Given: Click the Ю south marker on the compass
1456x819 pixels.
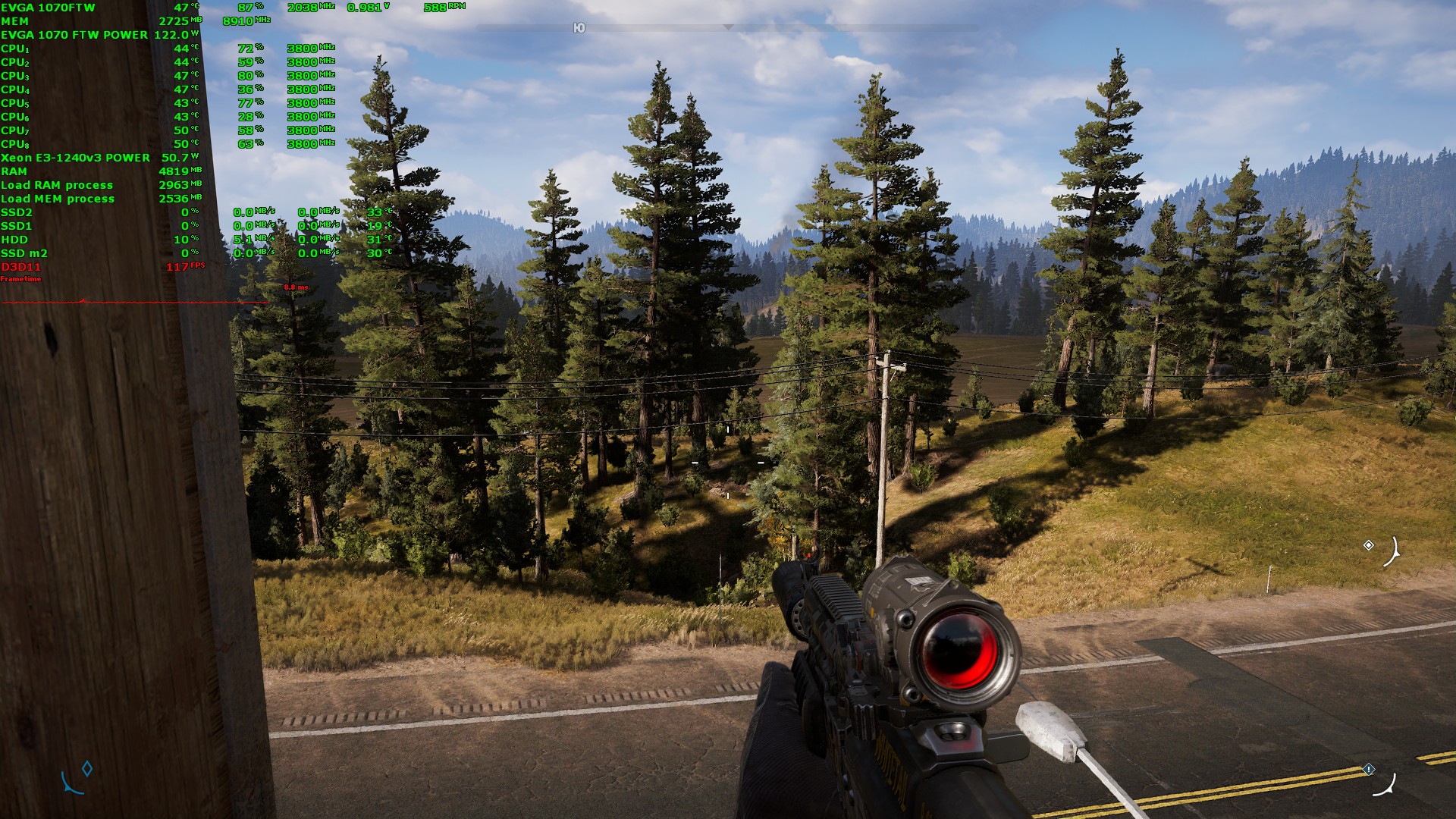Looking at the screenshot, I should pyautogui.click(x=579, y=28).
